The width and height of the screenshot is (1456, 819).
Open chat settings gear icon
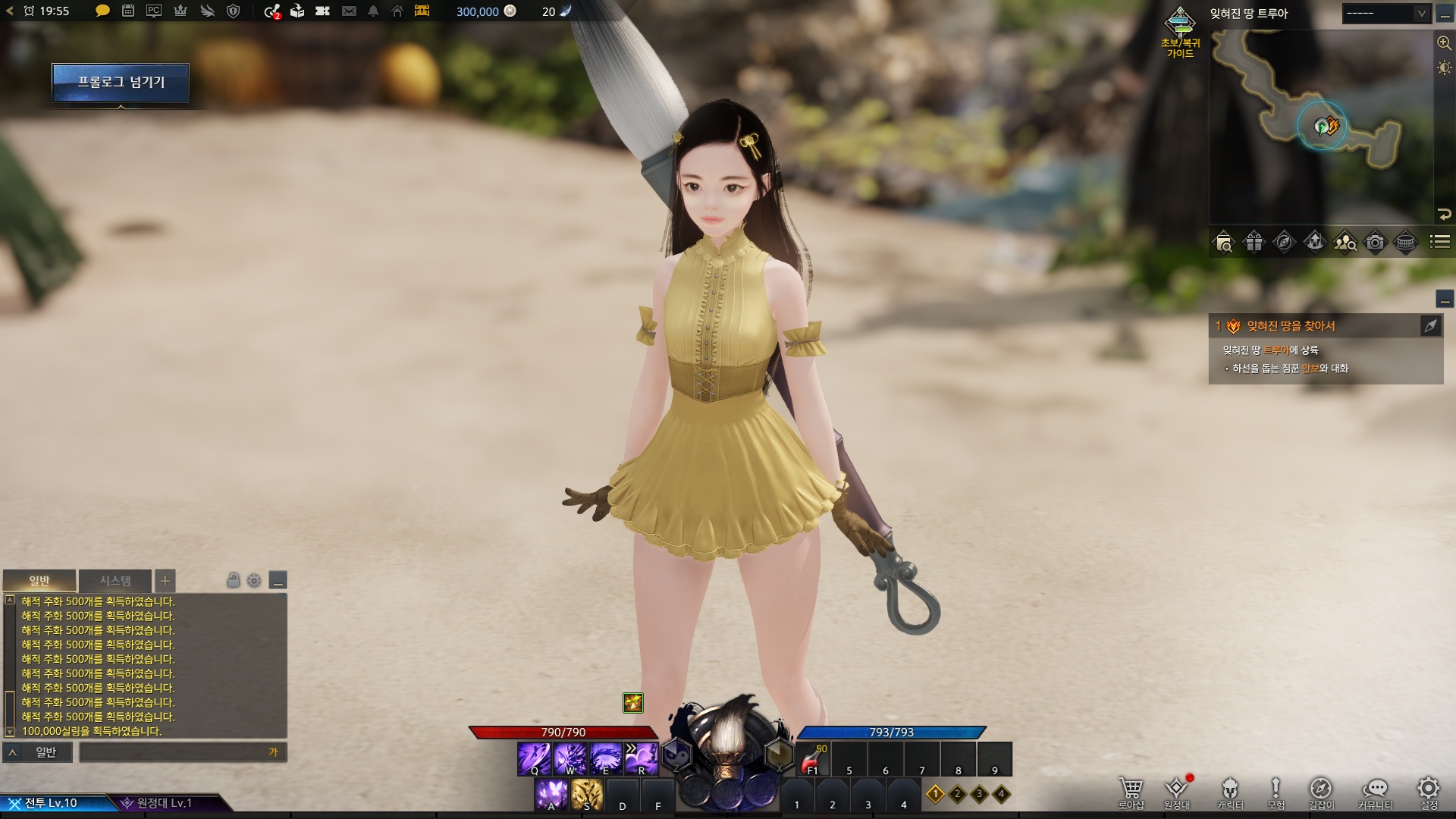pyautogui.click(x=254, y=581)
